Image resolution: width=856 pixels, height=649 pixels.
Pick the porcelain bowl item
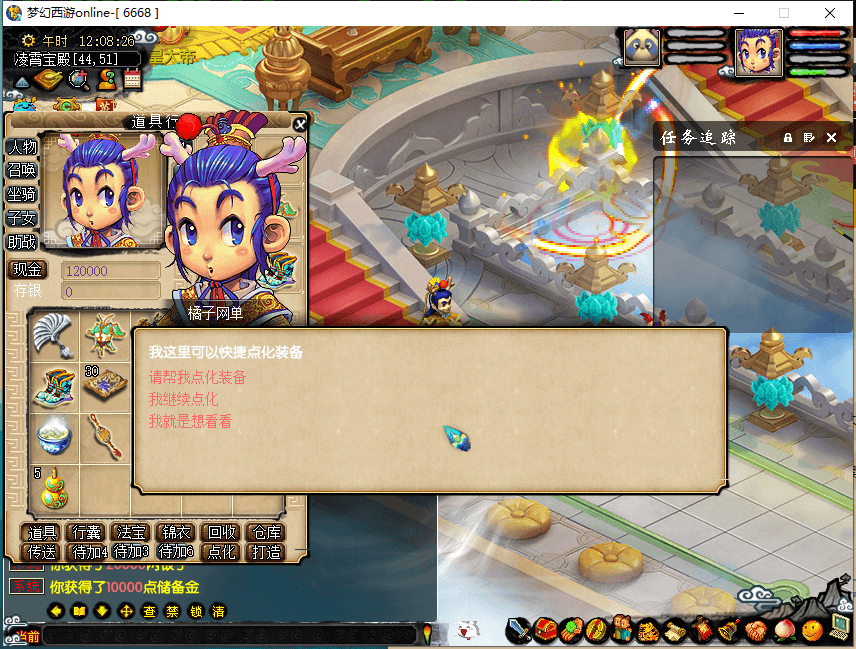coord(53,437)
